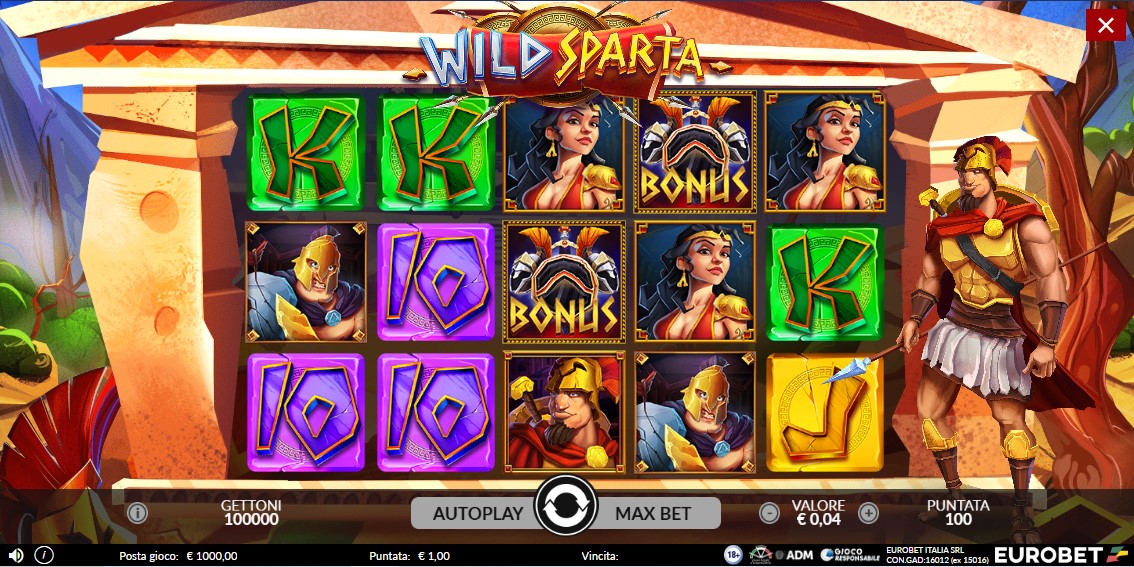Image resolution: width=1134 pixels, height=567 pixels.
Task: Close the game with the red X
Action: tap(1105, 25)
